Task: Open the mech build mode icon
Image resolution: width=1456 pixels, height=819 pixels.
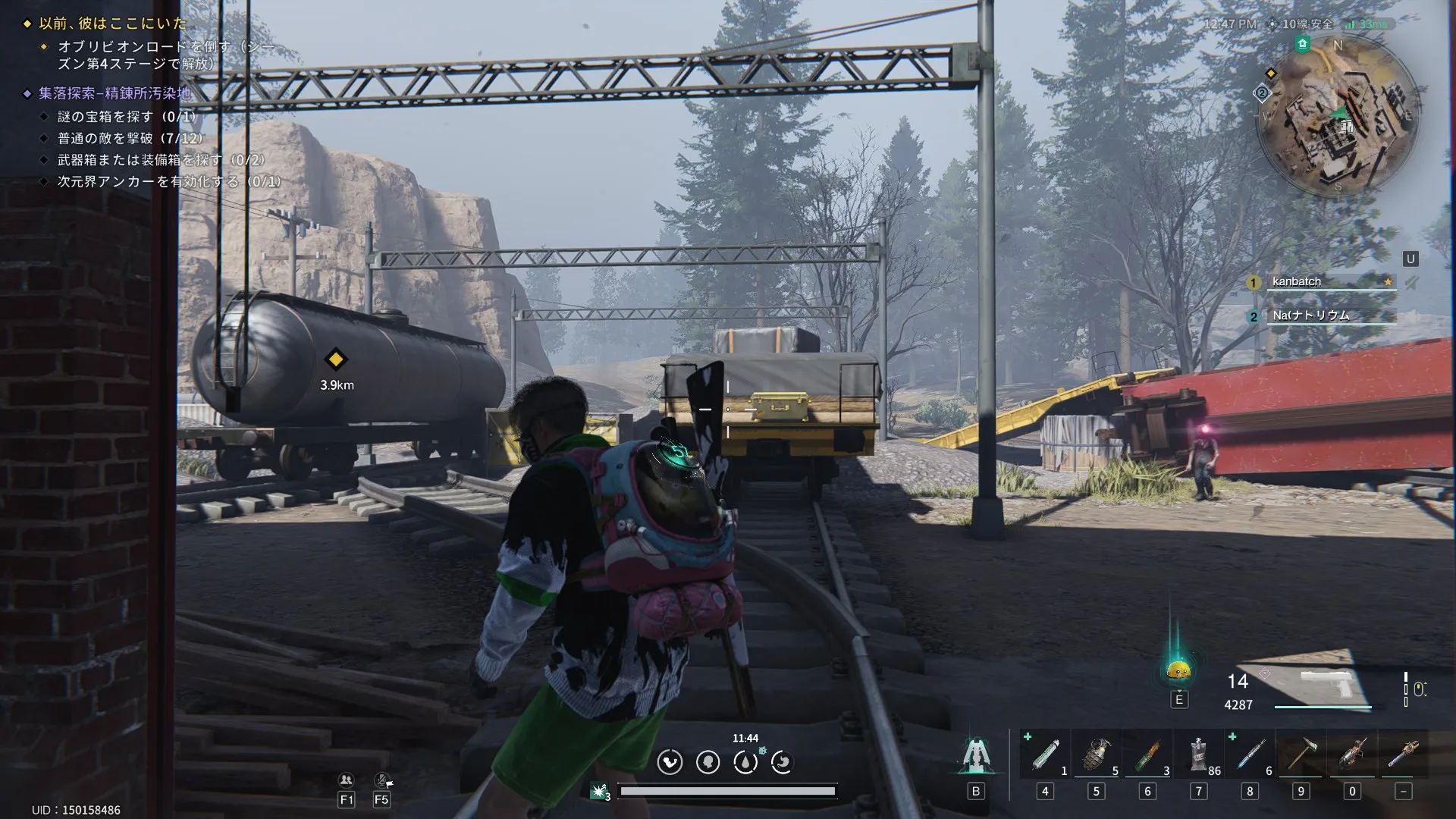Action: pos(976,755)
